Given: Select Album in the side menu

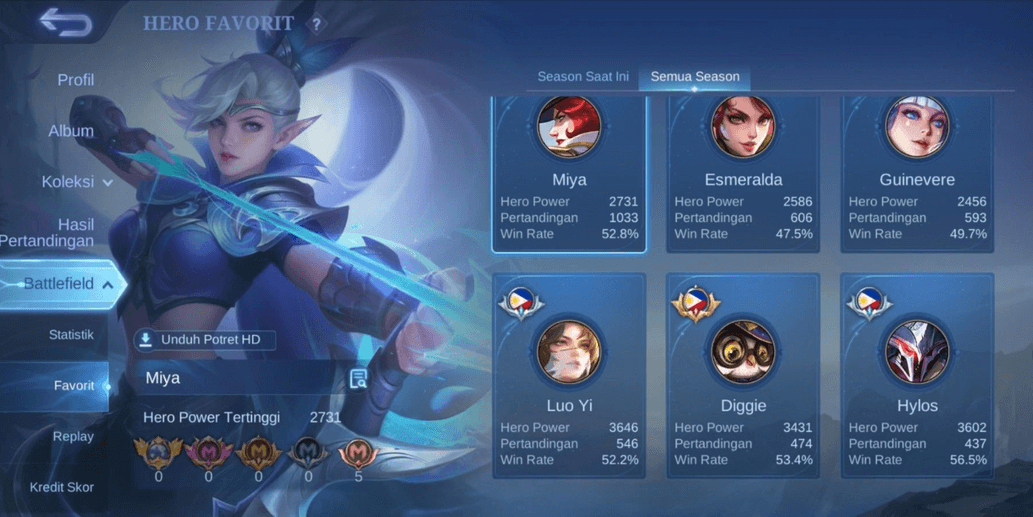Looking at the screenshot, I should (x=71, y=131).
